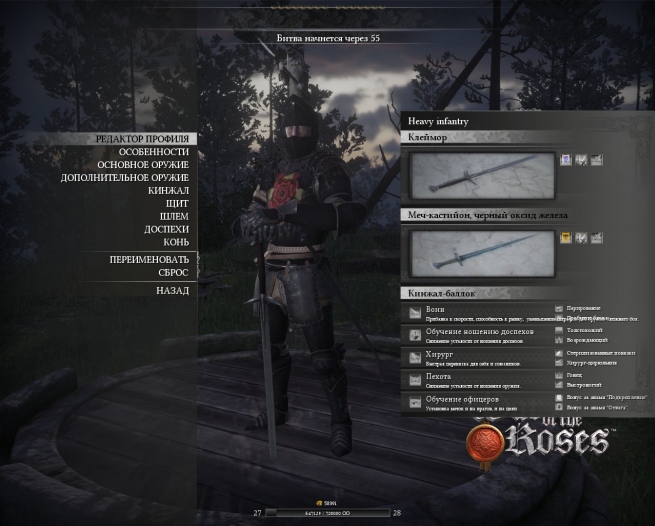Choose the Хирург perk row
This screenshot has height=526, width=655.
coord(478,357)
